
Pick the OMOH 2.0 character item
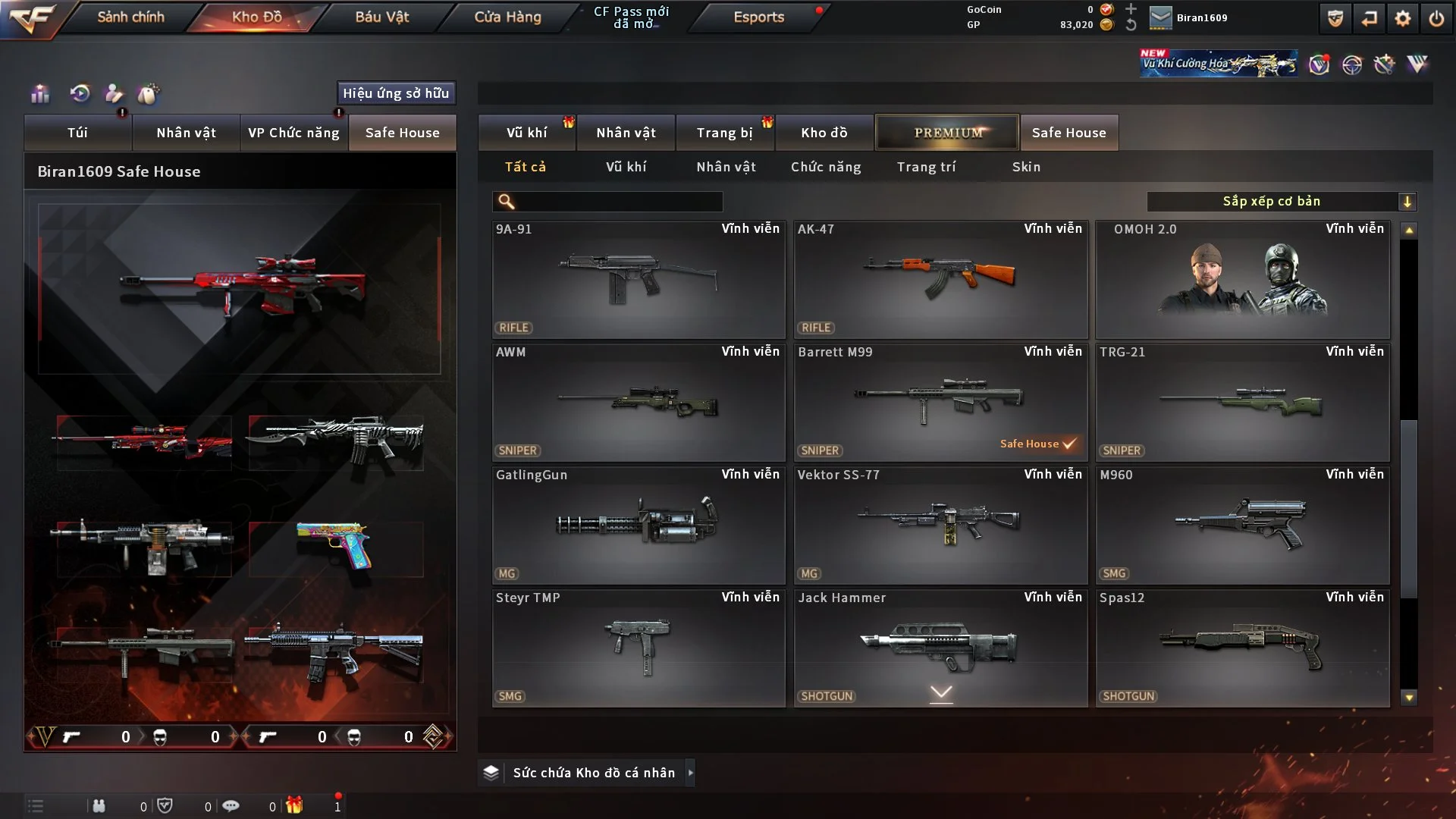point(1242,279)
